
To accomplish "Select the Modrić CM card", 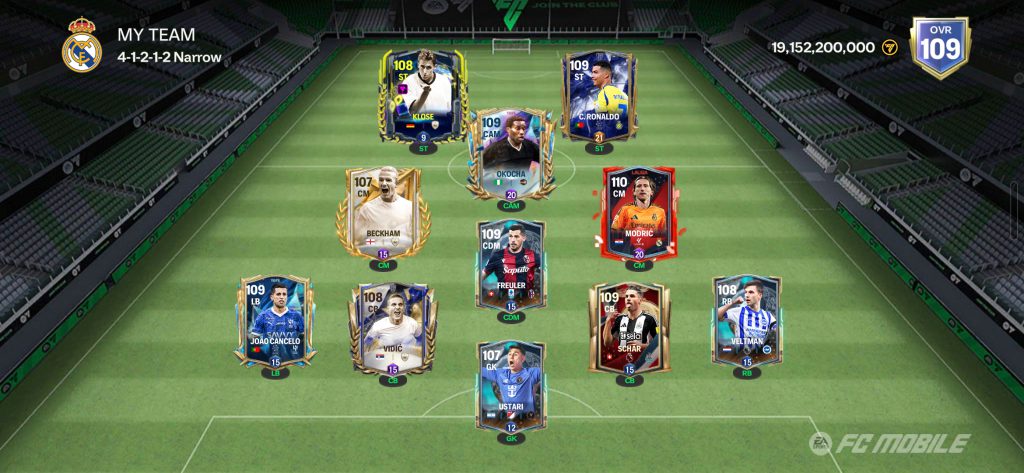I will point(639,212).
